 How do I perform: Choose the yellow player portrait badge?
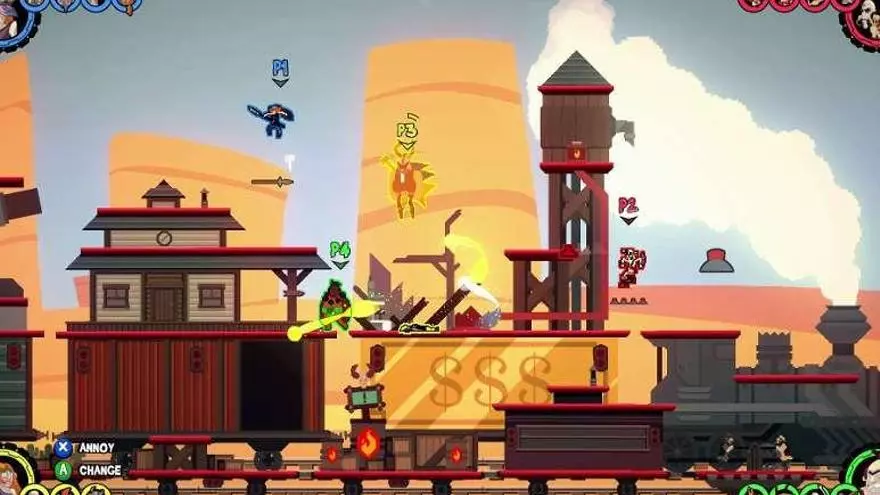click(12, 474)
